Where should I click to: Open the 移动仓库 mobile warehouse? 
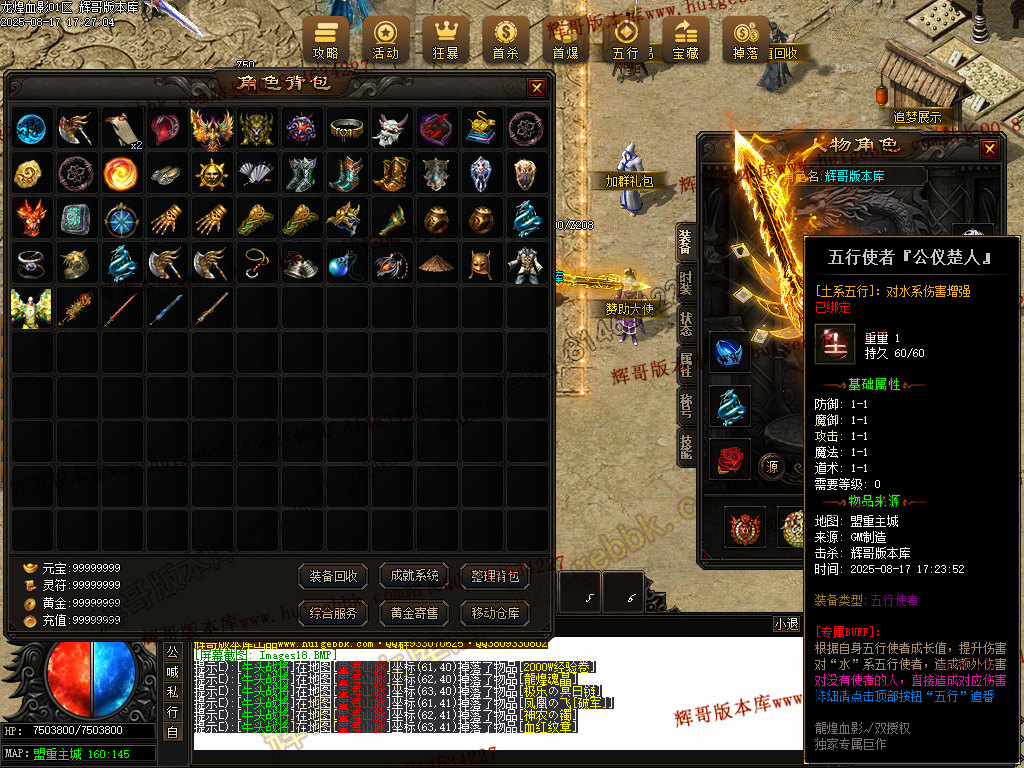(495, 613)
